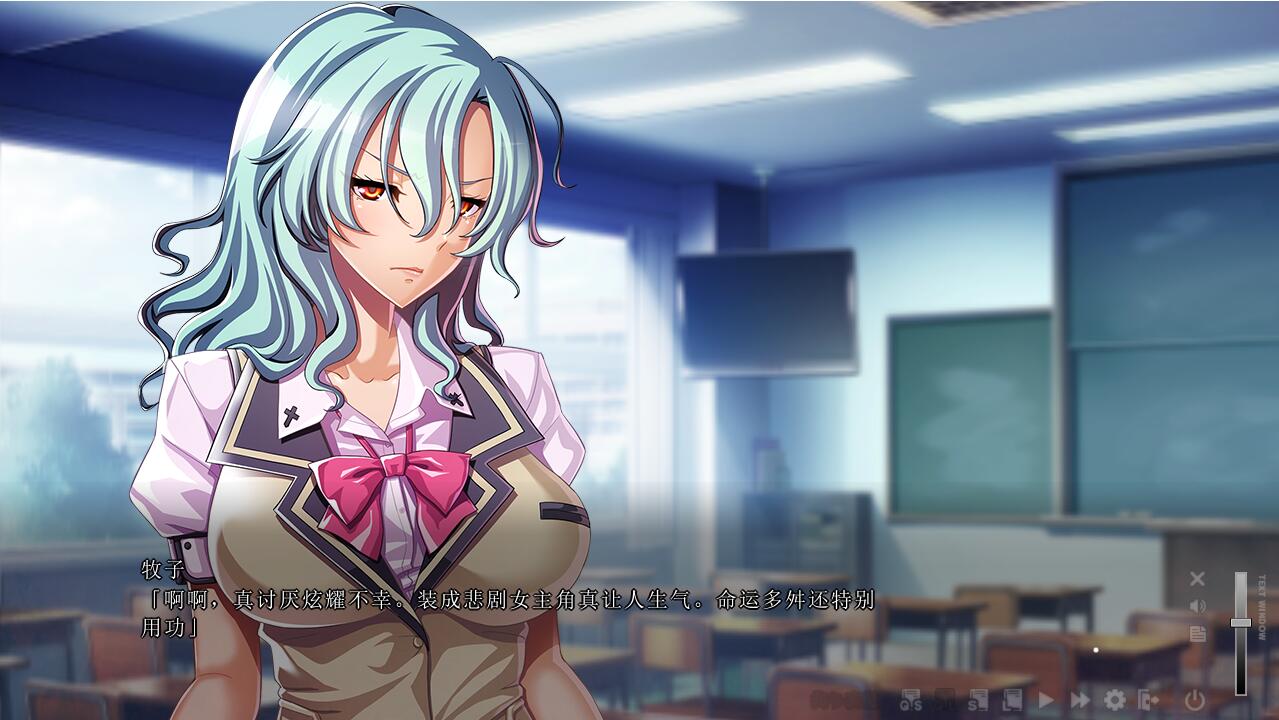Image resolution: width=1279 pixels, height=720 pixels.
Task: Open the backlog document icon
Action: click(x=1197, y=634)
